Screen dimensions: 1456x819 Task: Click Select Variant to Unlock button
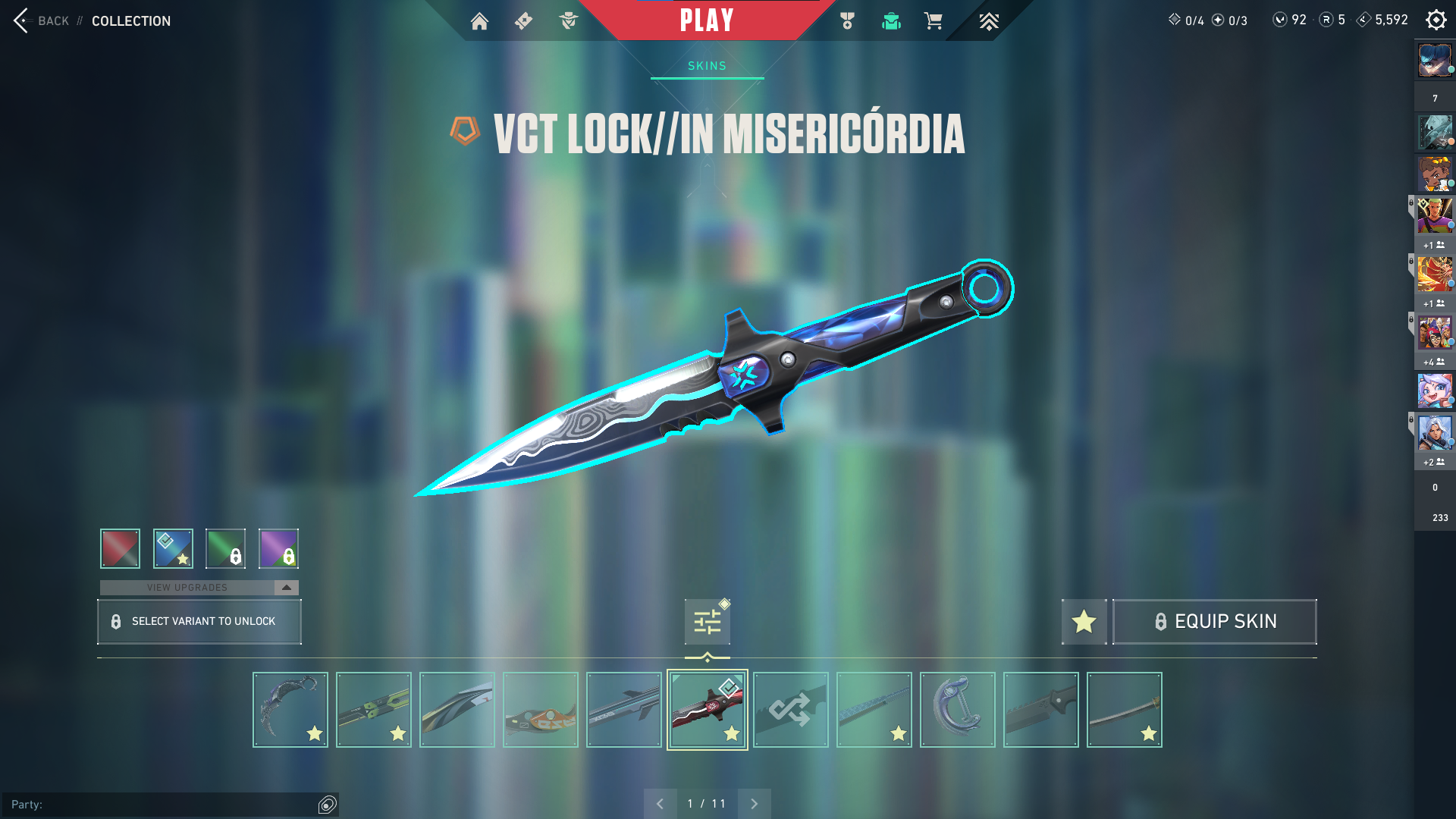click(199, 622)
